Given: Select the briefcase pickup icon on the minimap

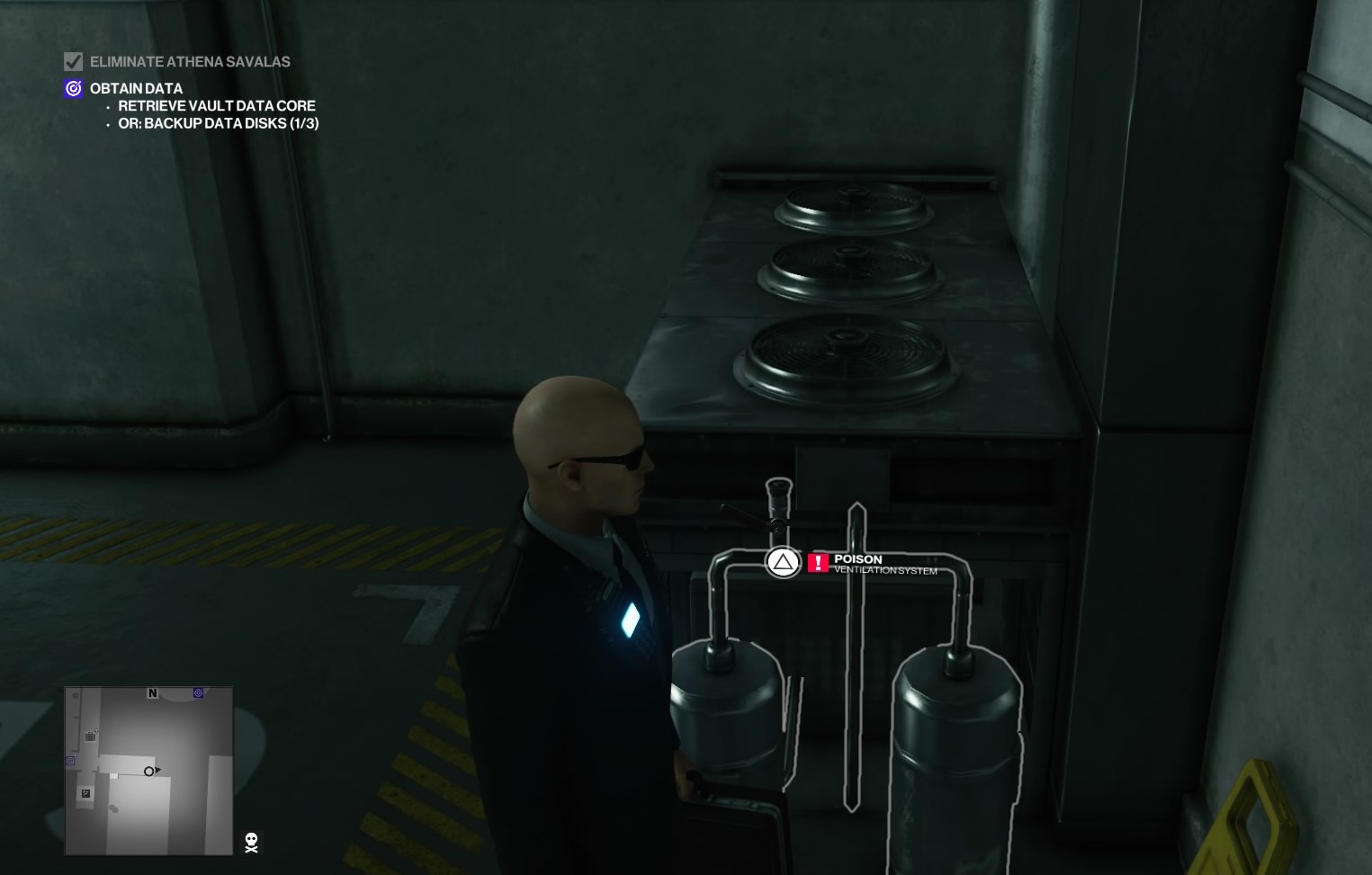Looking at the screenshot, I should point(90,736).
